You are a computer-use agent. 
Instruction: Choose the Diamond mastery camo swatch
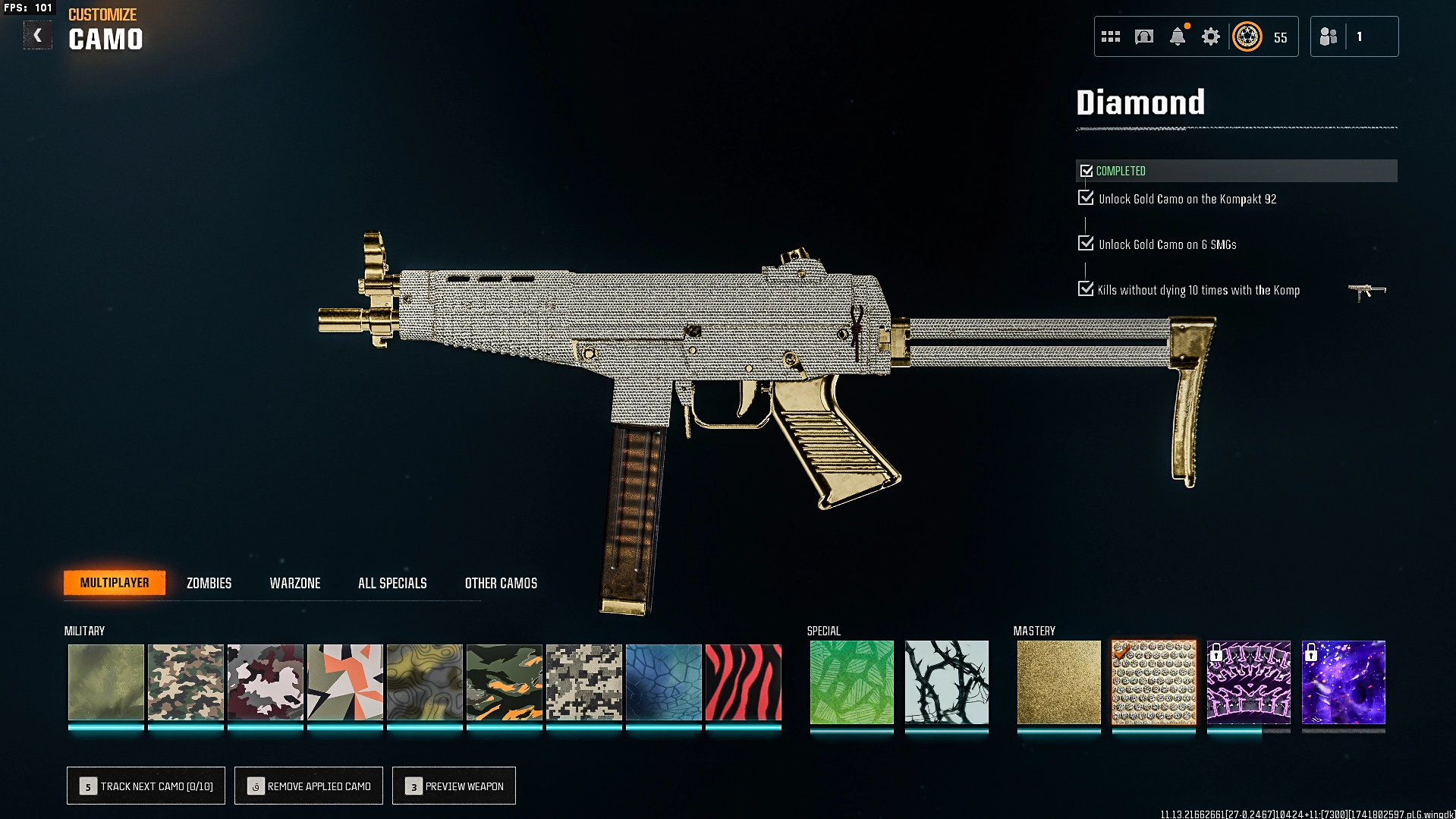pos(1153,682)
